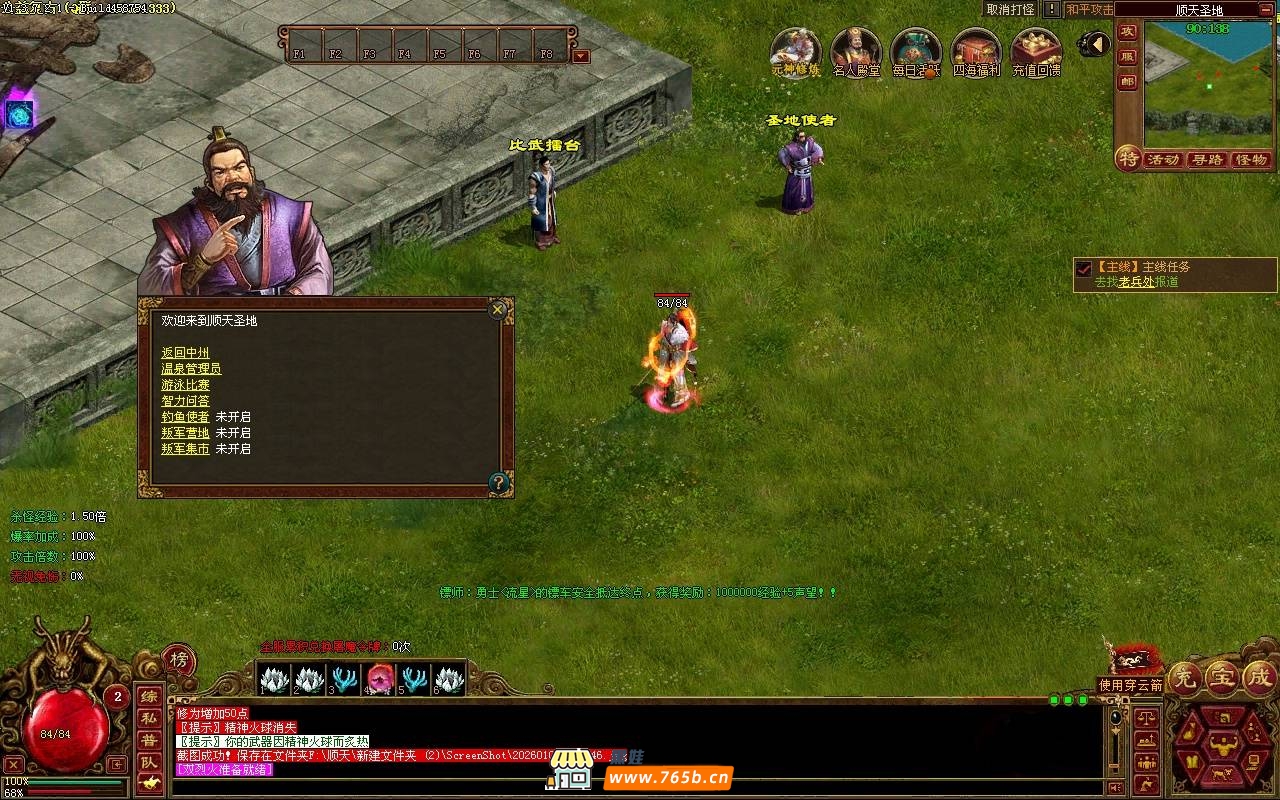Click the 寻路 pathfinding button

1207,160
